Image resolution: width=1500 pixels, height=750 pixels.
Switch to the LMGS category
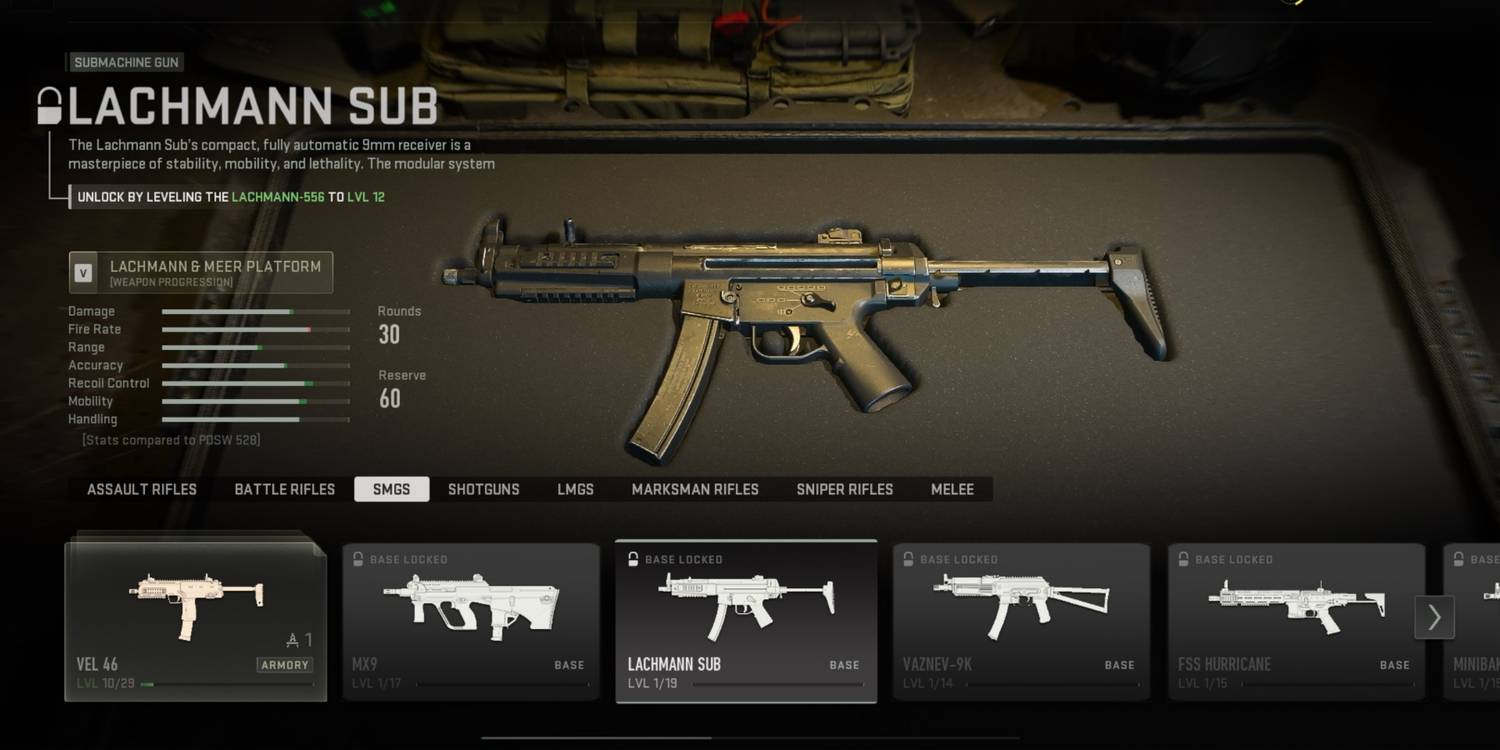[575, 489]
